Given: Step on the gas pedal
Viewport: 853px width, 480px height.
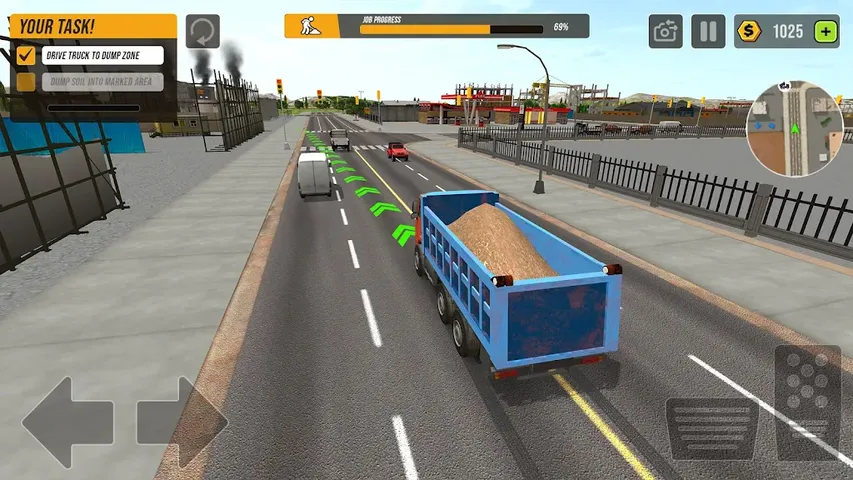Looking at the screenshot, I should tap(807, 401).
